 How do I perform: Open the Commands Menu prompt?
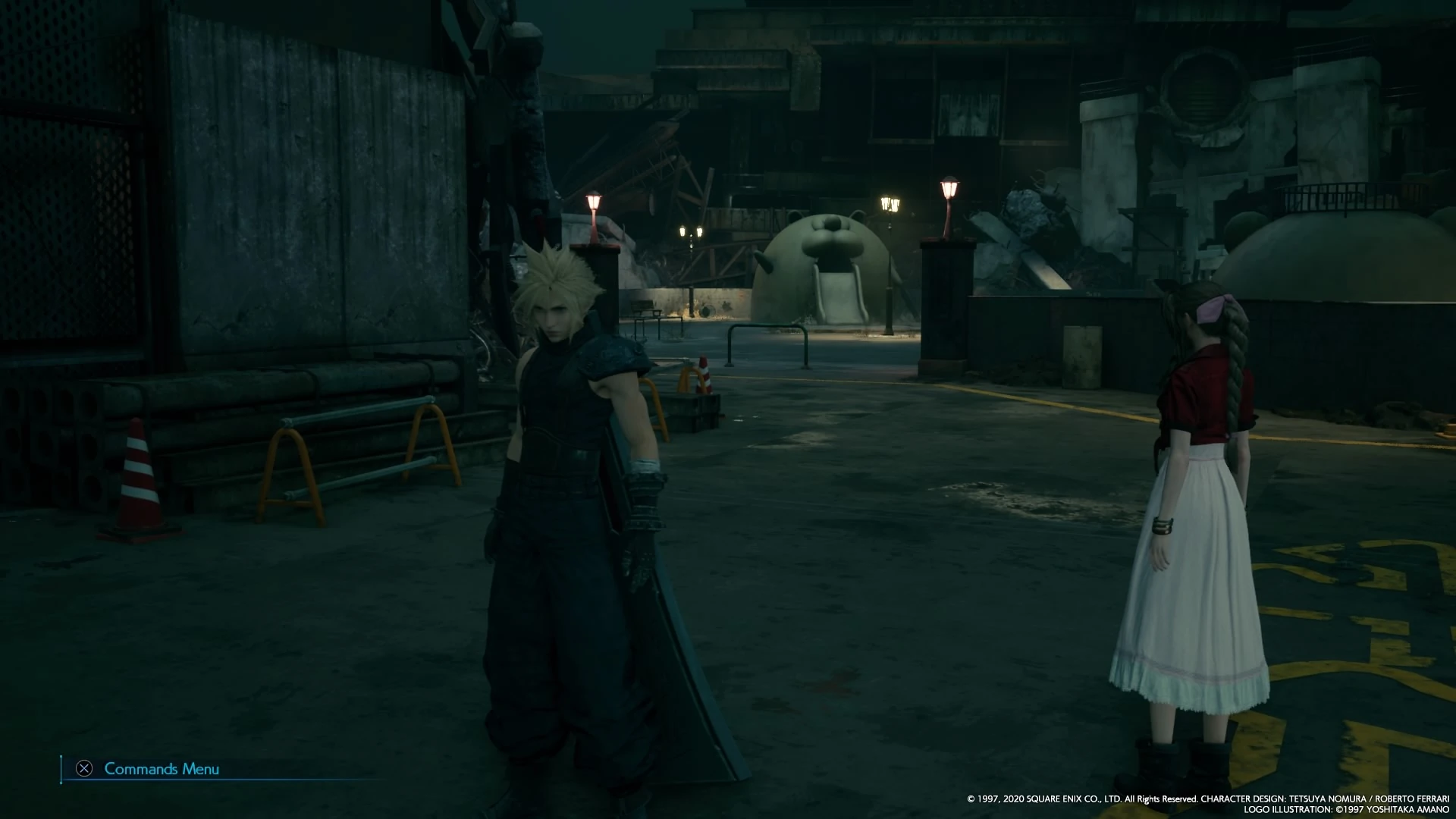click(161, 769)
